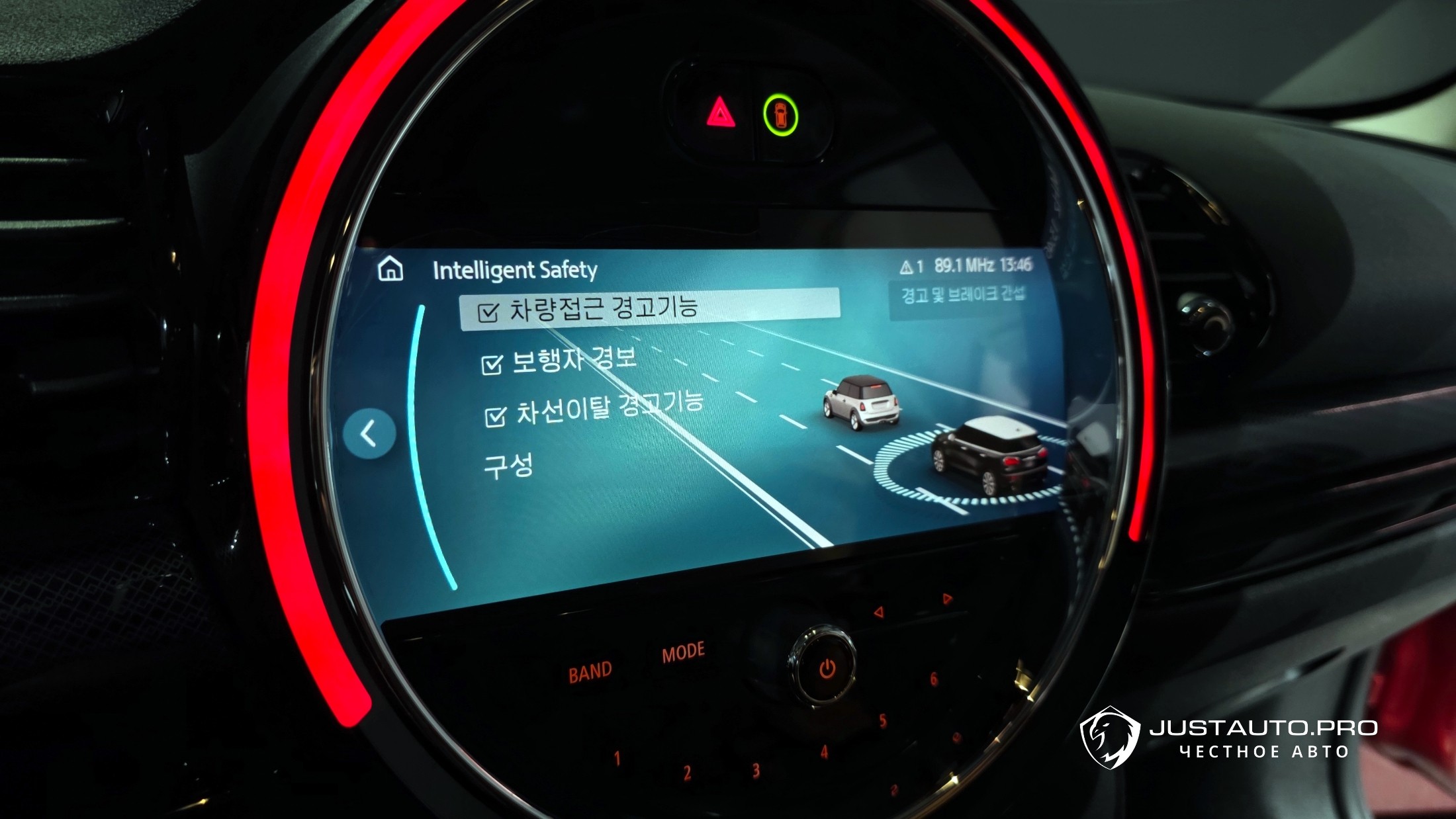
Task: Go to the home screen icon
Action: coord(390,269)
